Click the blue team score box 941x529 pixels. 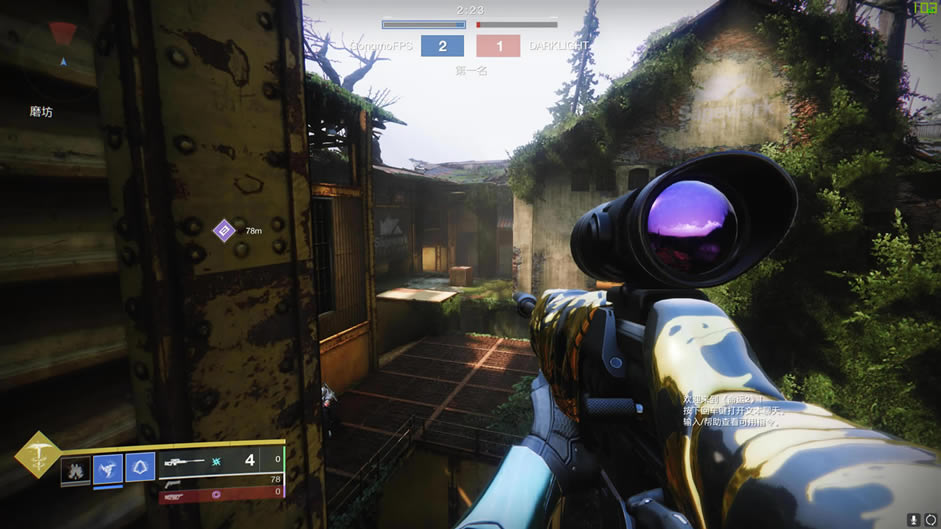tap(442, 46)
